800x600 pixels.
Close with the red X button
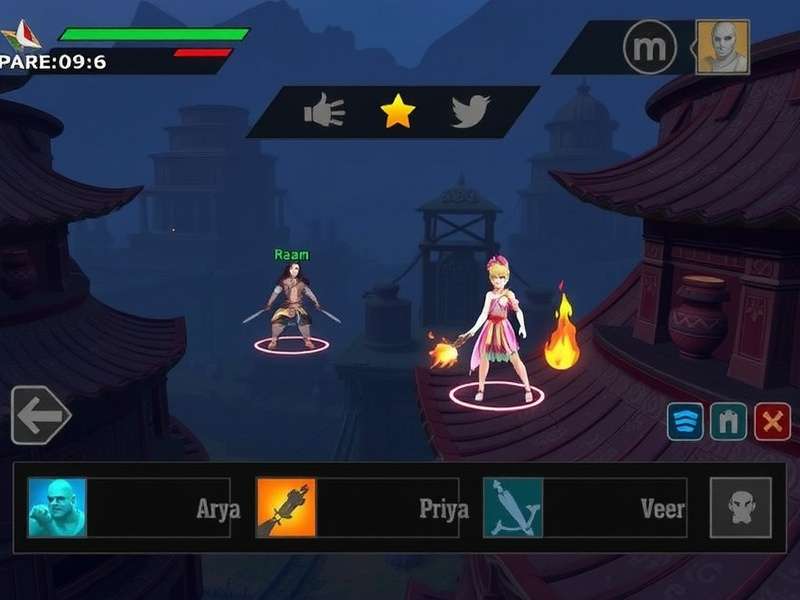[x=771, y=422]
